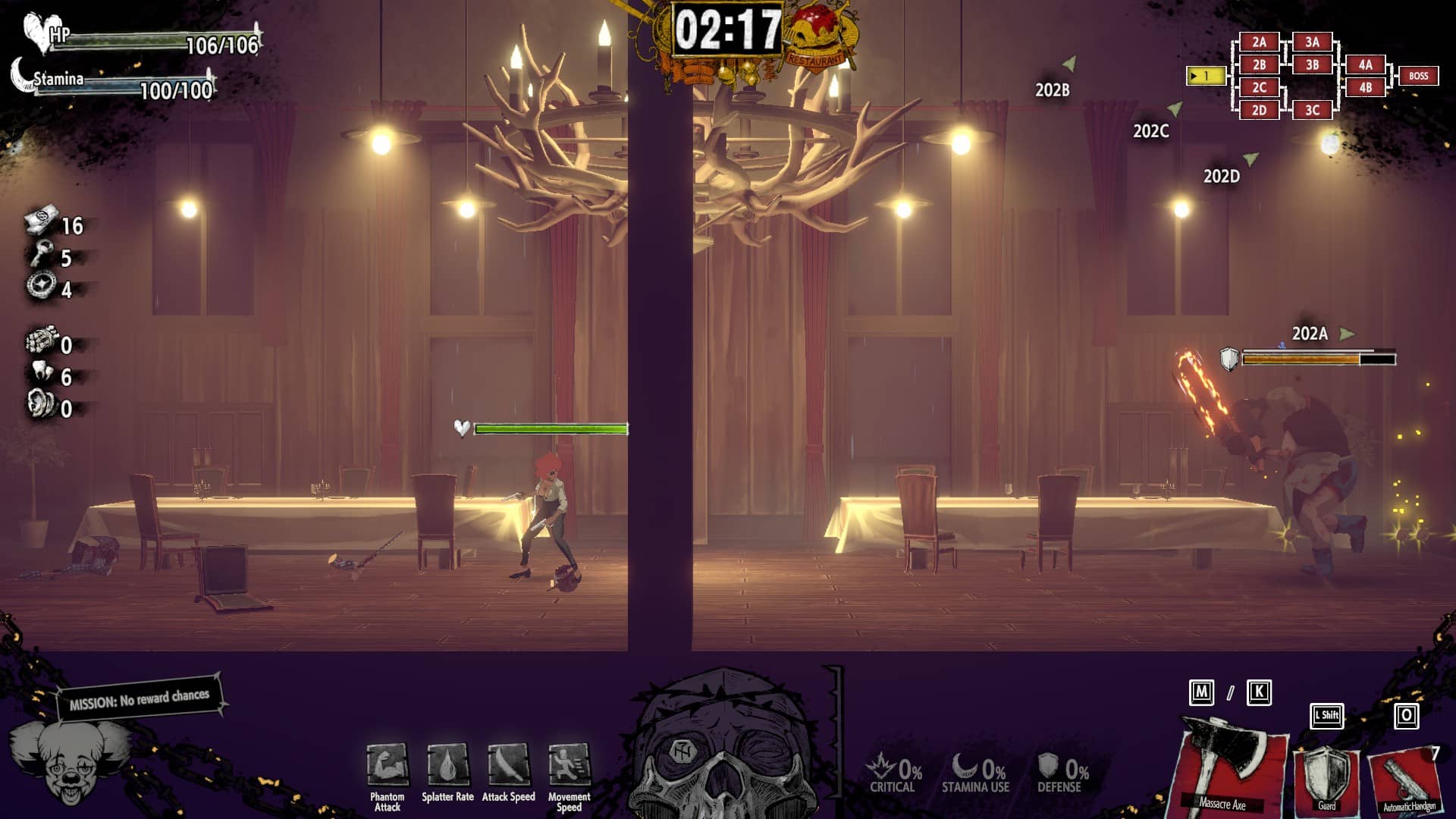This screenshot has height=819, width=1456.
Task: Choose room 3C on the stage map
Action: tap(1312, 111)
